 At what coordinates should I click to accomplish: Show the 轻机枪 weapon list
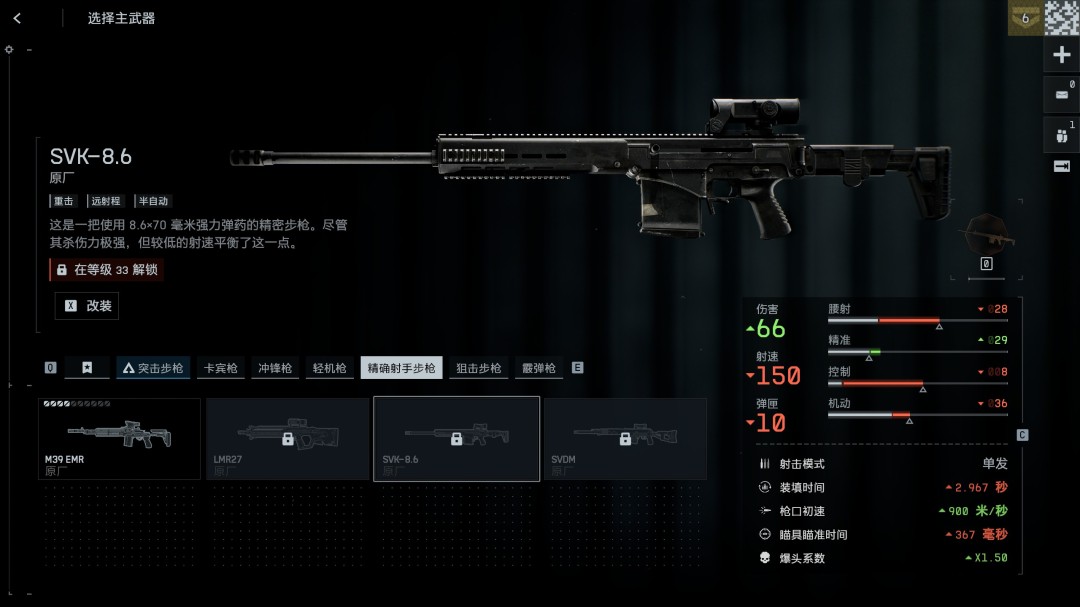[x=329, y=368]
